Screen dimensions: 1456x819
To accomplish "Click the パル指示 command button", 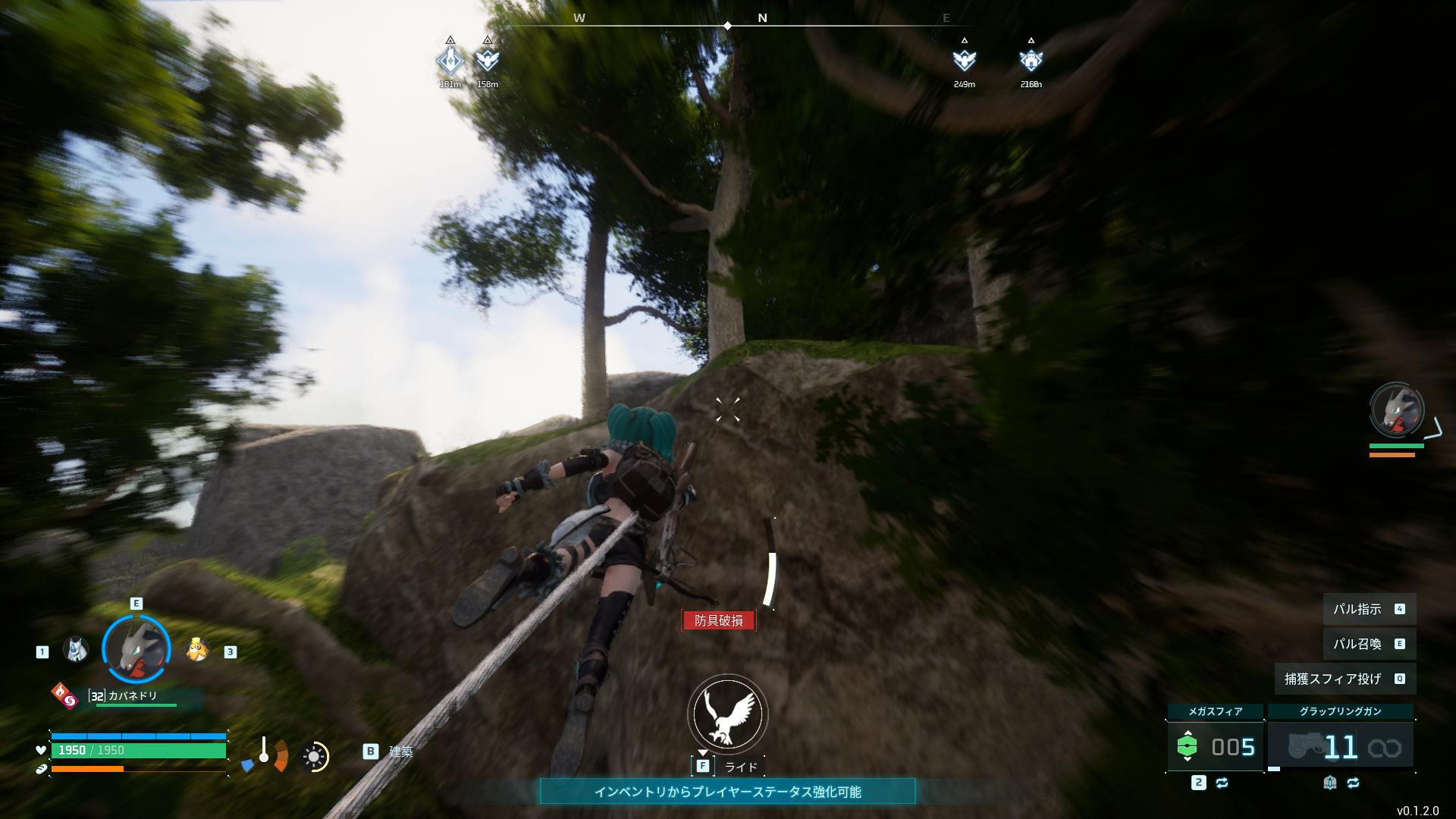I will tap(1369, 609).
